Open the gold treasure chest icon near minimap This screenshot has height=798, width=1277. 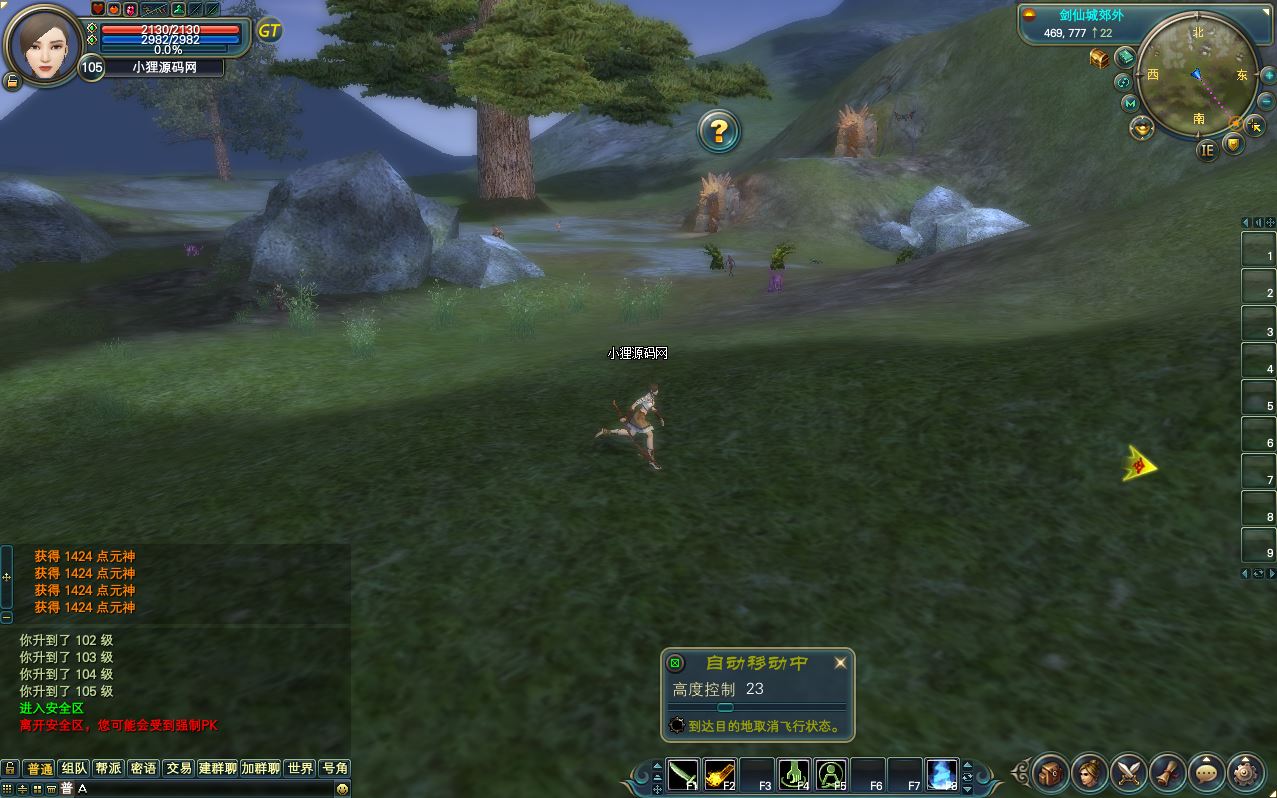[1099, 58]
